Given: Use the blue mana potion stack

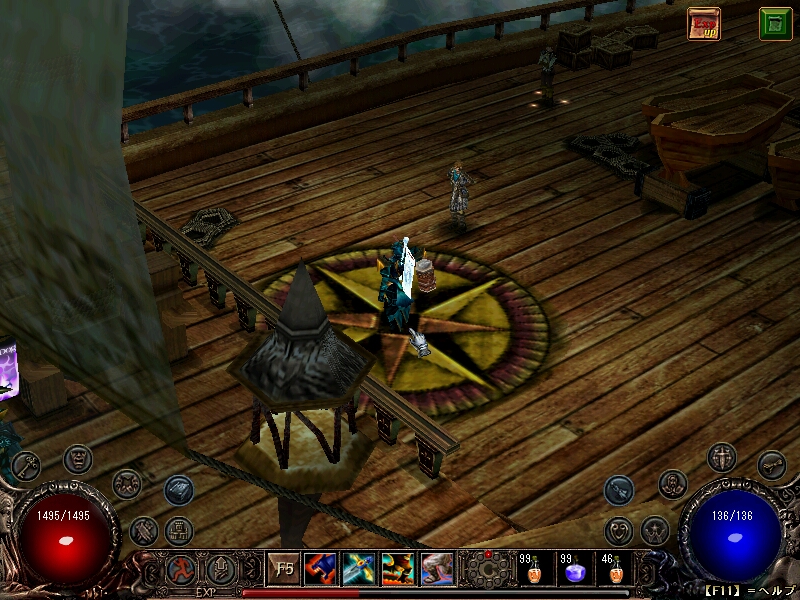Looking at the screenshot, I should (574, 570).
